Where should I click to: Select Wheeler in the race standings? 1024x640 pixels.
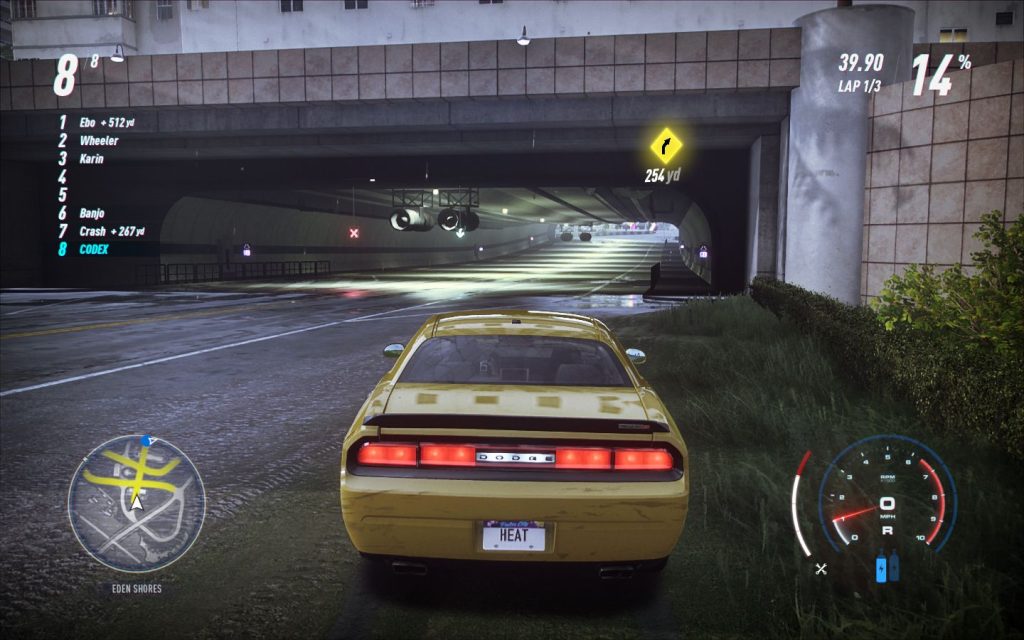coord(99,141)
